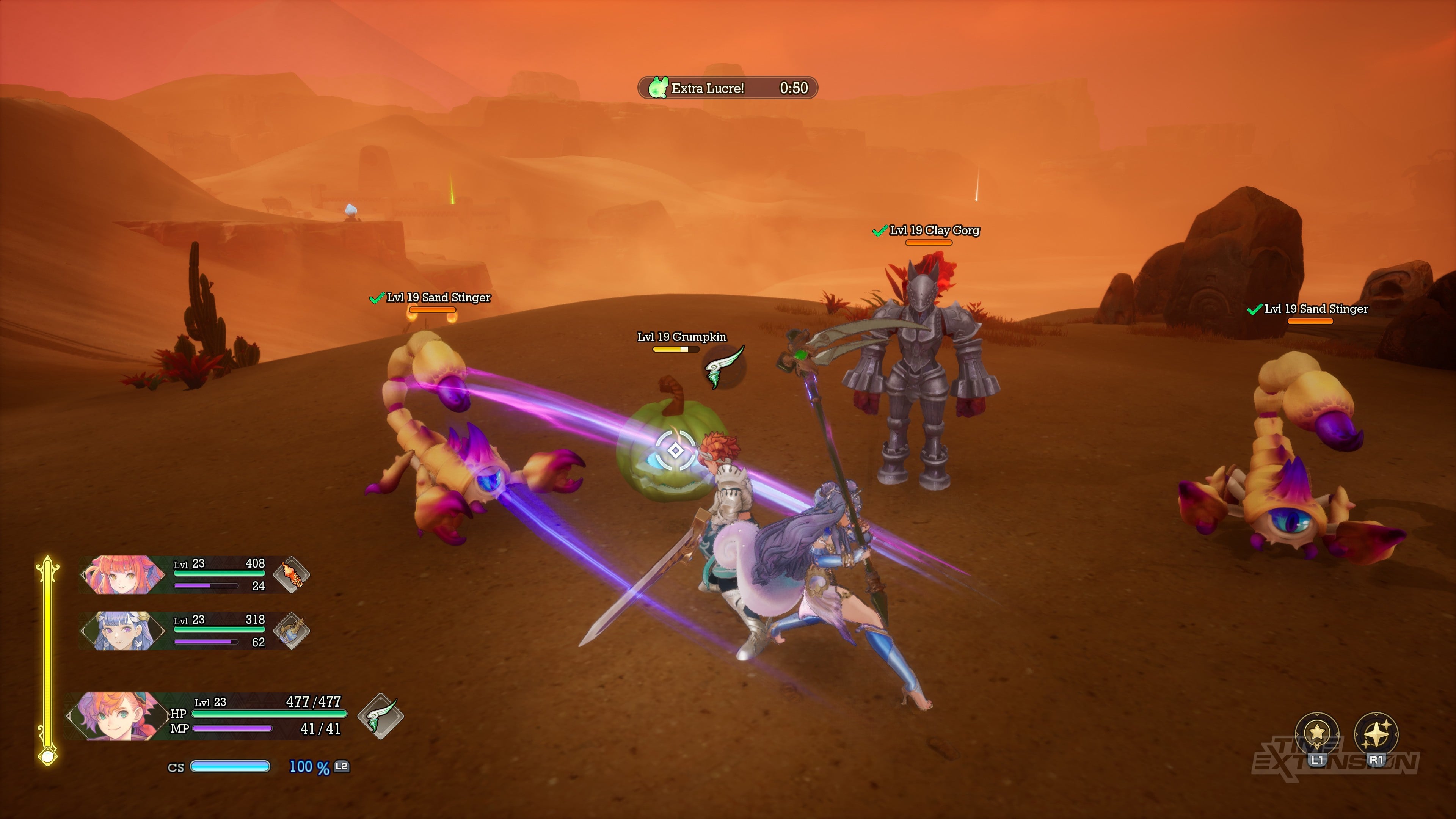Open the sparkle shortcut ring
1456x819 pixels.
point(1376,734)
